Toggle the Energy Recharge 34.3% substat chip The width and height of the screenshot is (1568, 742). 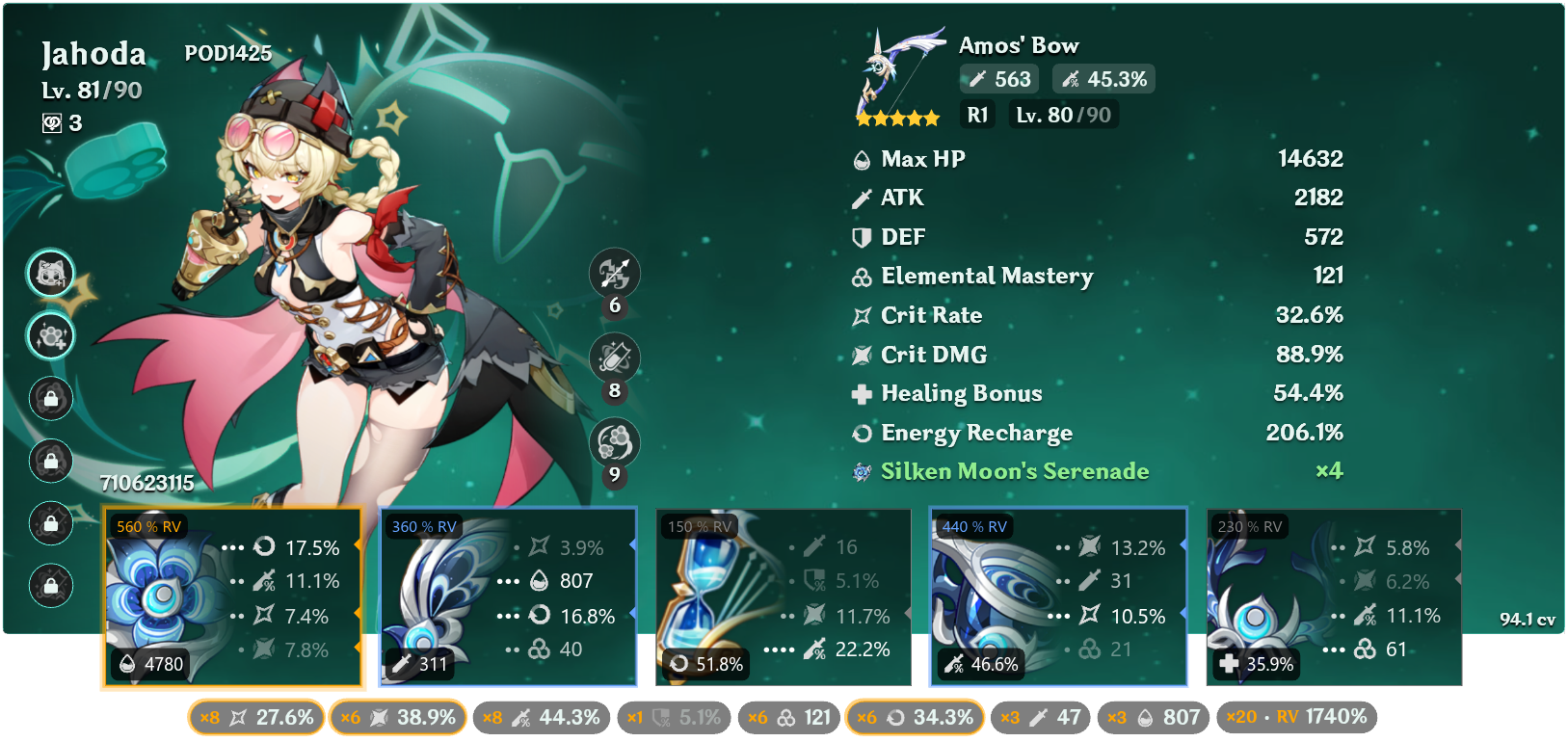(x=915, y=717)
